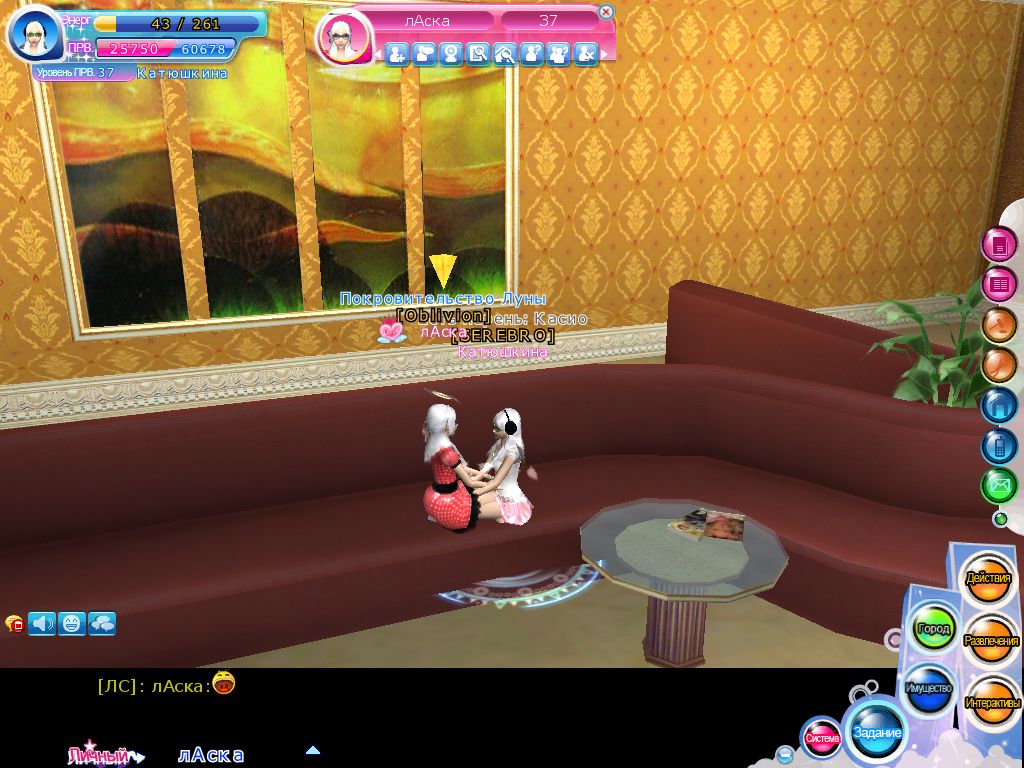
Task: Click the blue mobile phone icon
Action: tap(998, 446)
